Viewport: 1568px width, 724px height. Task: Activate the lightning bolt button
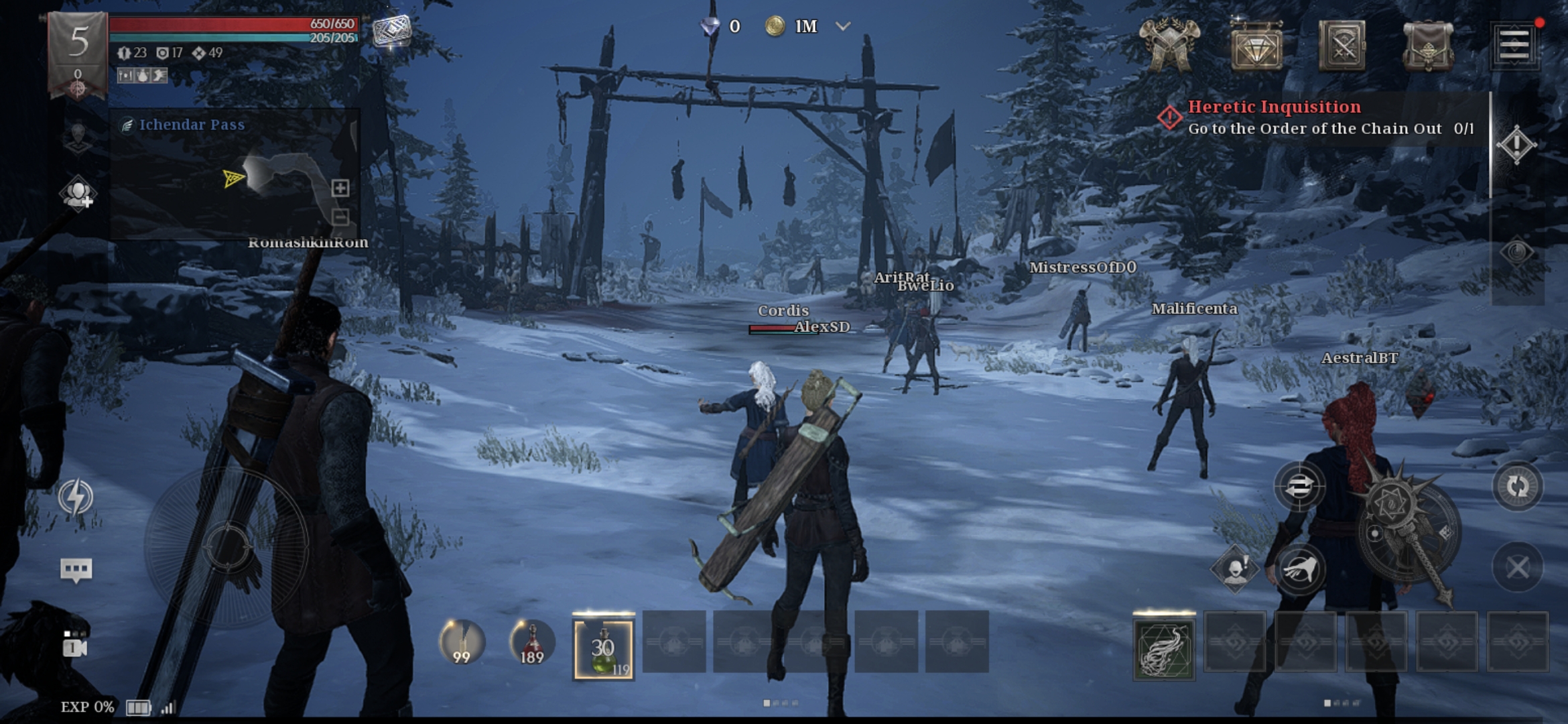76,497
